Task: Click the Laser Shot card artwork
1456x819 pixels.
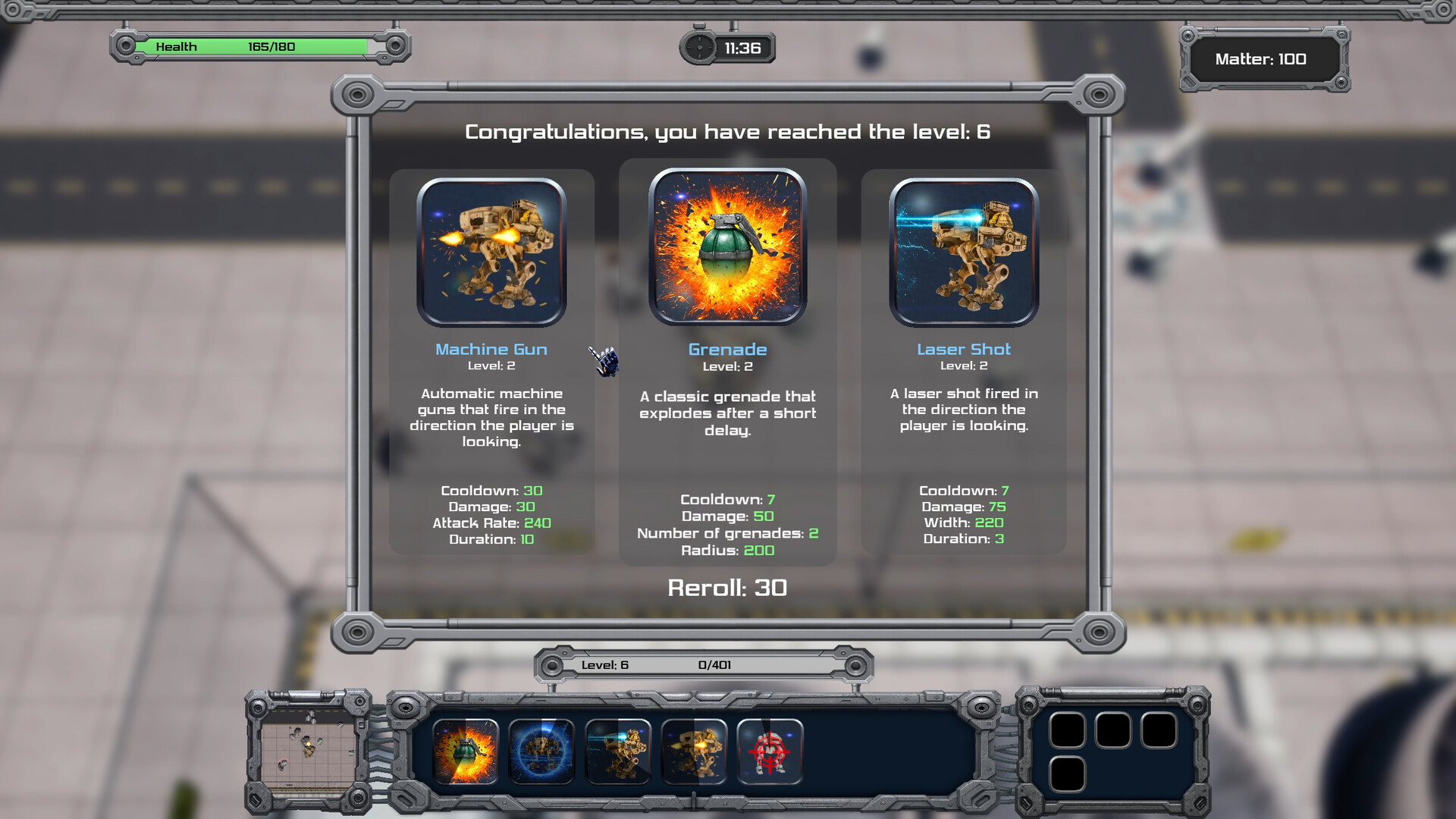Action: click(x=963, y=253)
